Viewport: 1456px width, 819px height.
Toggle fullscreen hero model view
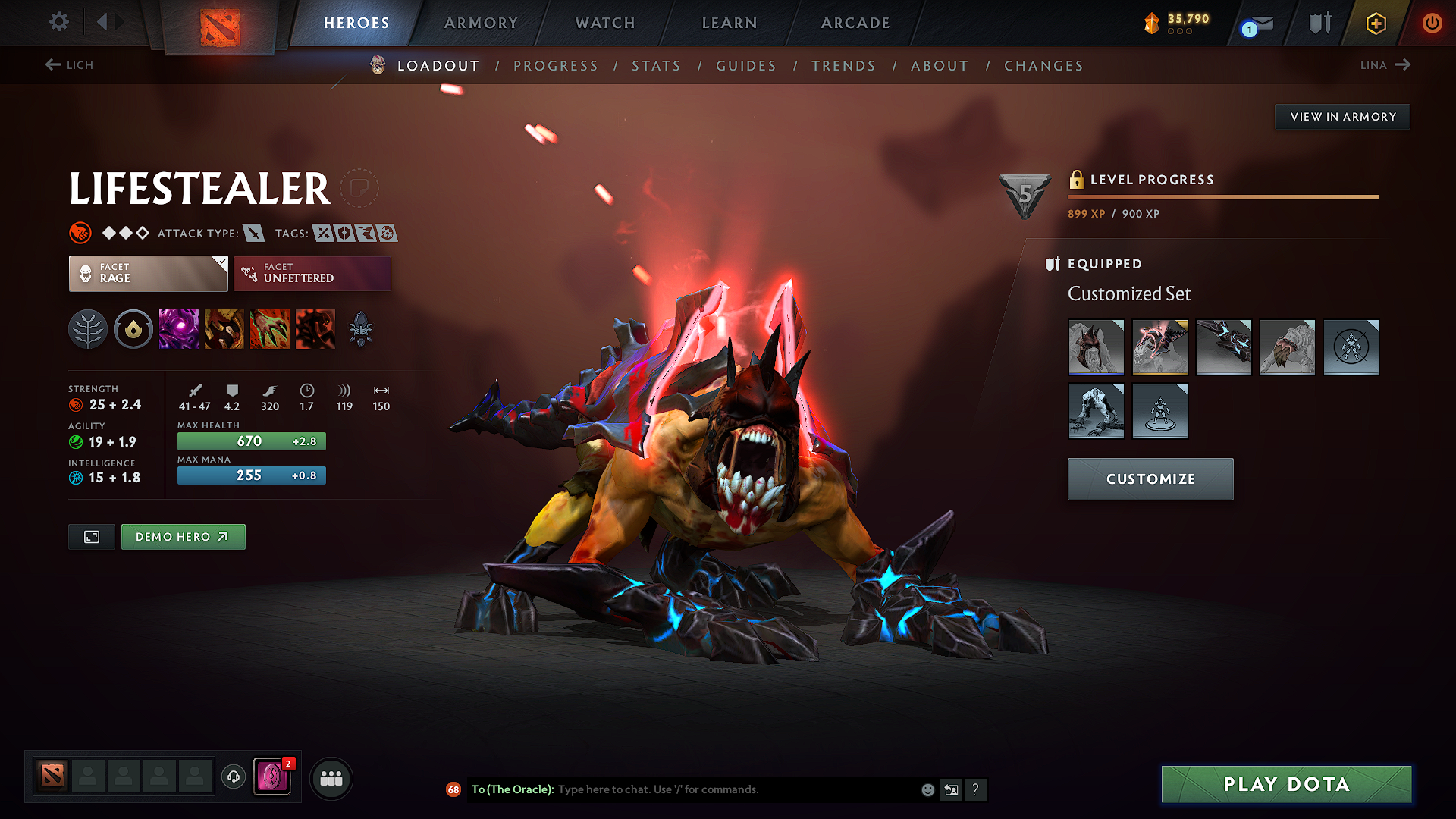(x=92, y=537)
